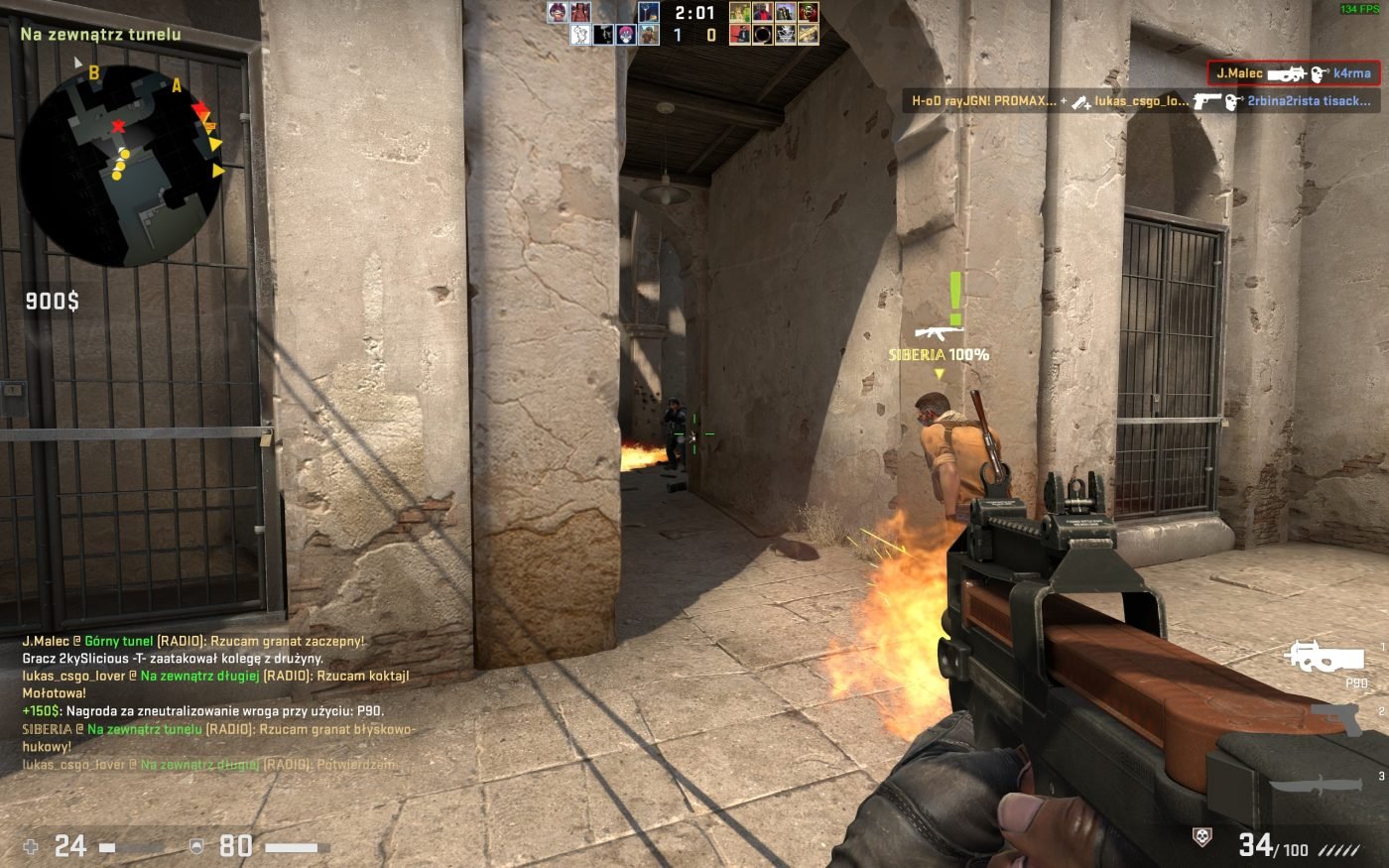Click the skull team-kill icon beside ammo
Screen dimensions: 1389x868
click(x=1201, y=838)
